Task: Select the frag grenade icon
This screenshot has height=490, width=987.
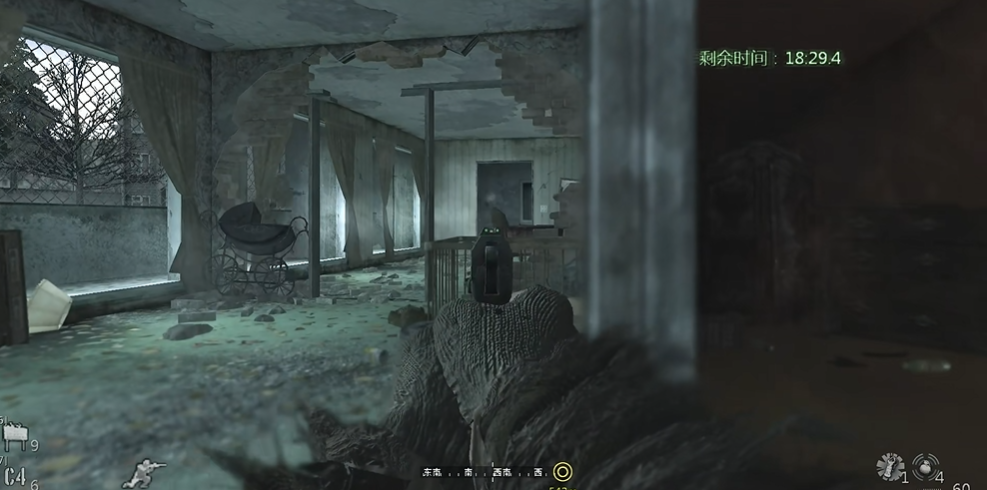Action: click(925, 466)
